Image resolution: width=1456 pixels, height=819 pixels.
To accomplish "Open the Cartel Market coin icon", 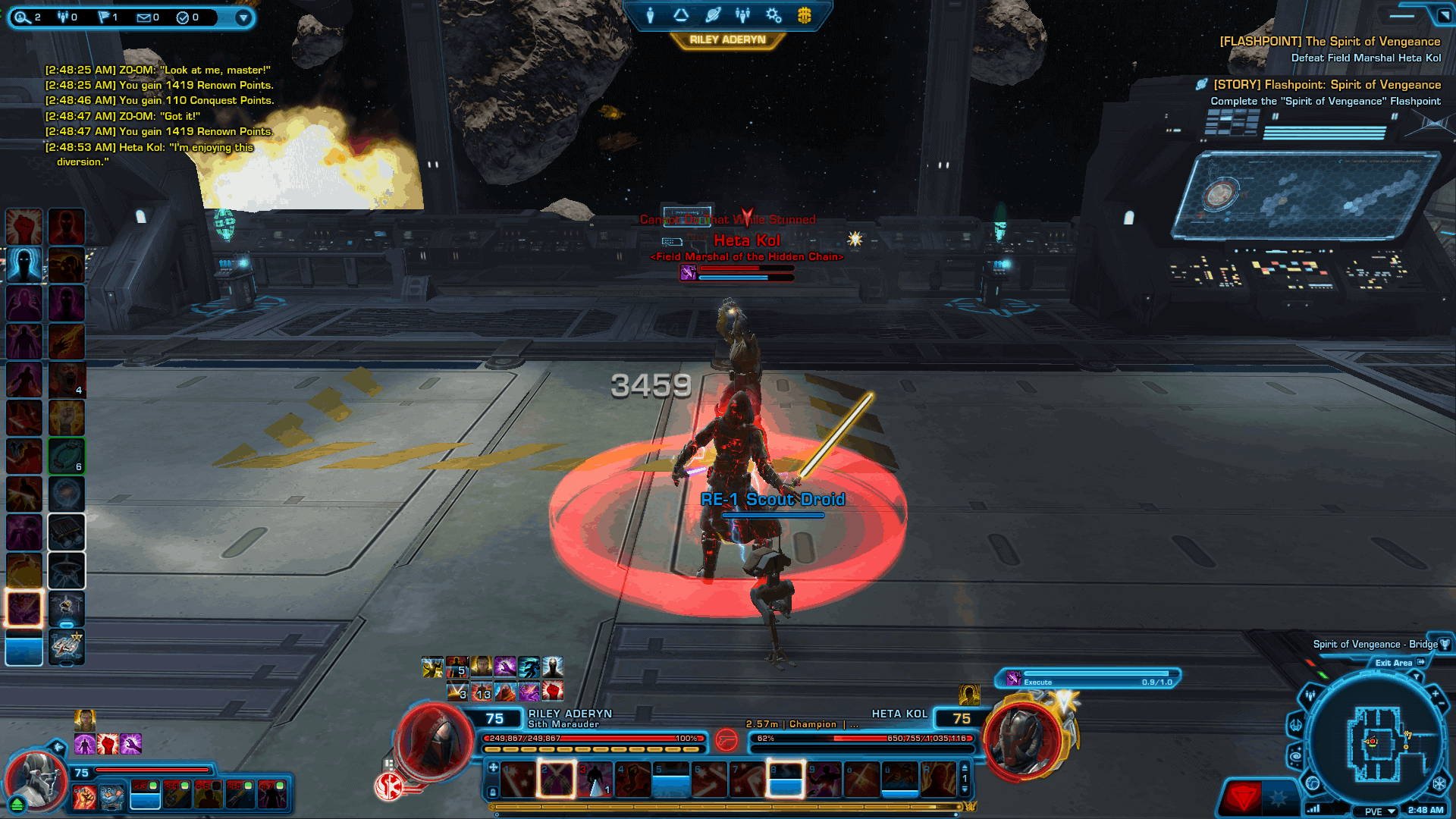I will (803, 15).
